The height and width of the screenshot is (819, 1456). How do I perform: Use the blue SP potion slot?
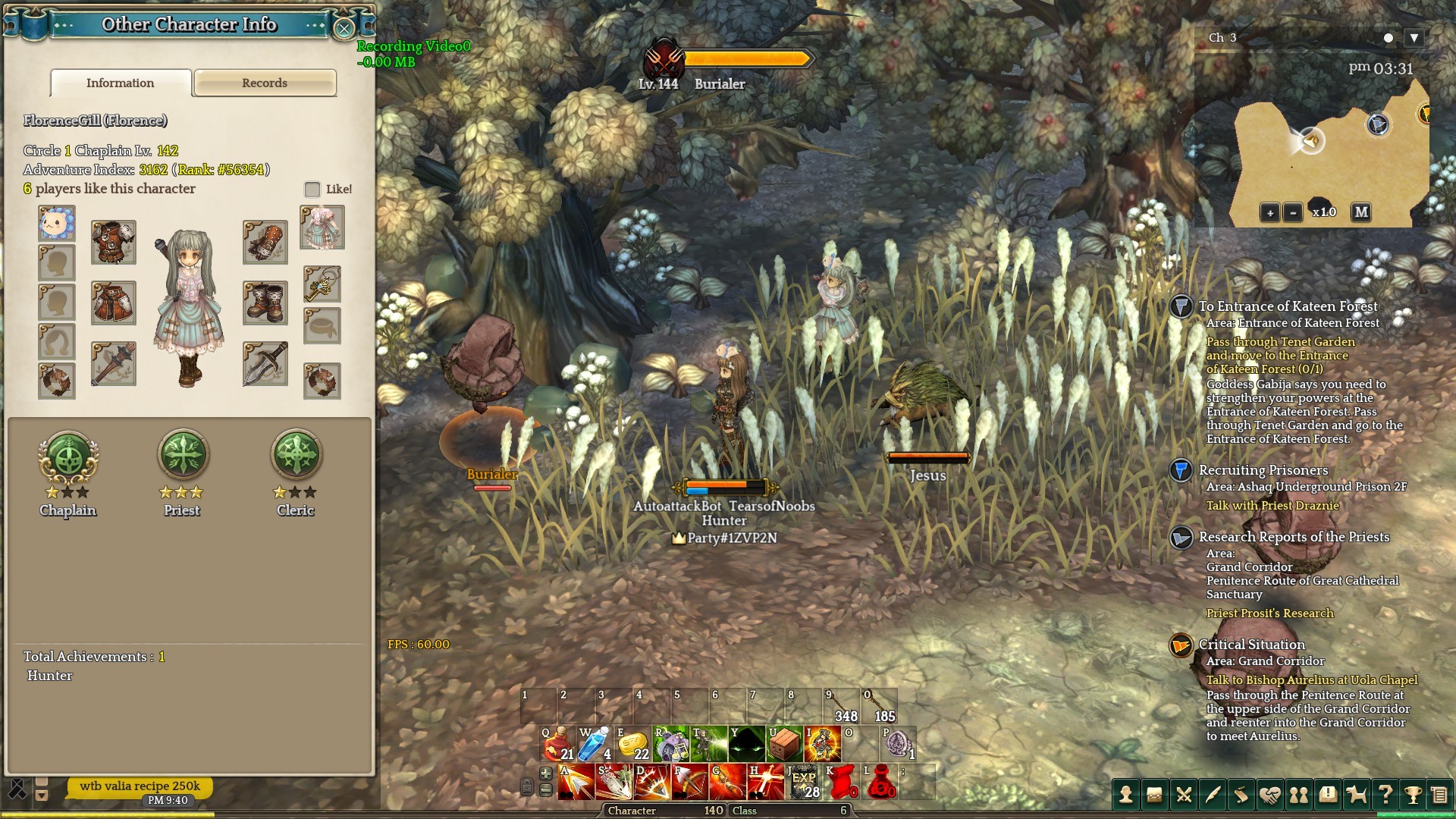point(595,744)
